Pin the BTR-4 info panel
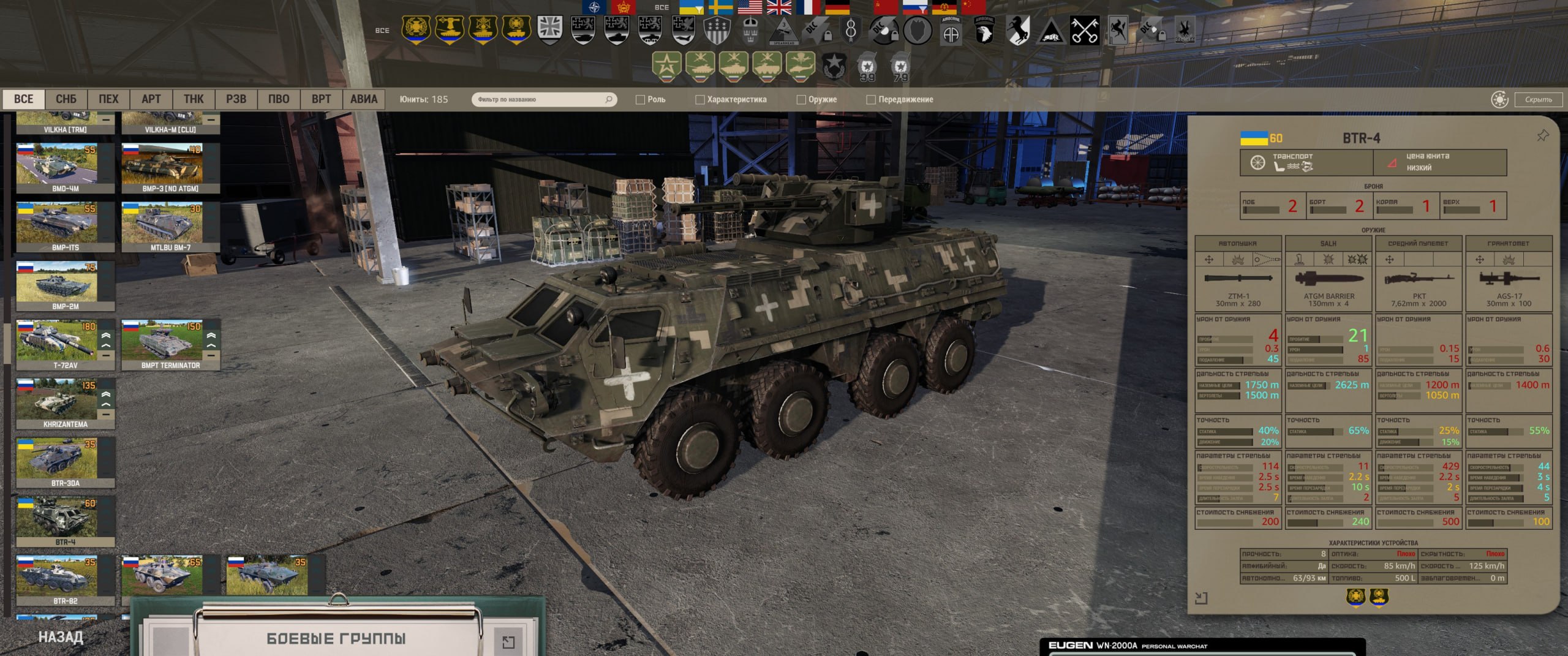The image size is (1568, 656). coord(1542,136)
